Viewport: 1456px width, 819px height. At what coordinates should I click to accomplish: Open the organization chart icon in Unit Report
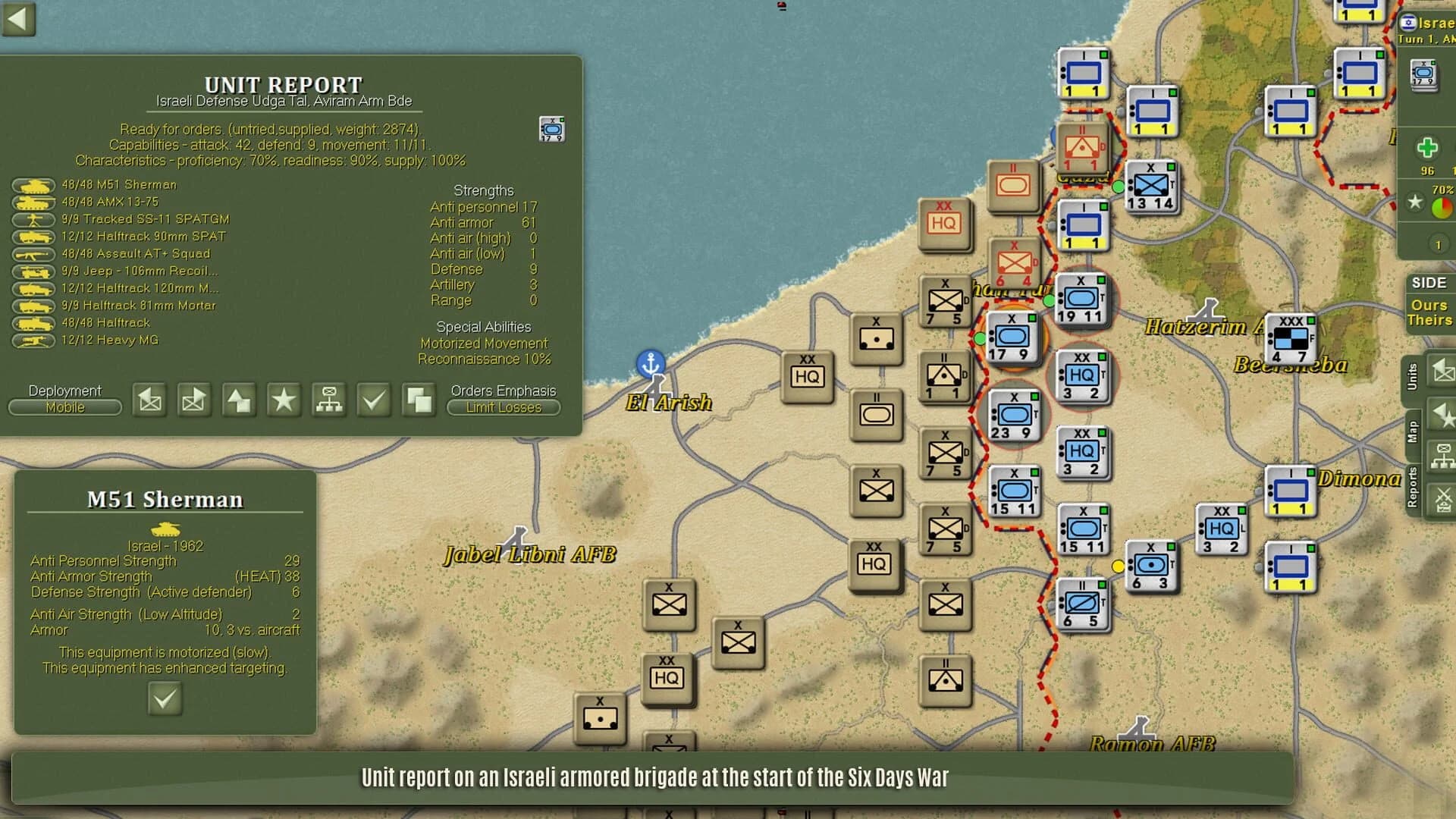click(328, 400)
